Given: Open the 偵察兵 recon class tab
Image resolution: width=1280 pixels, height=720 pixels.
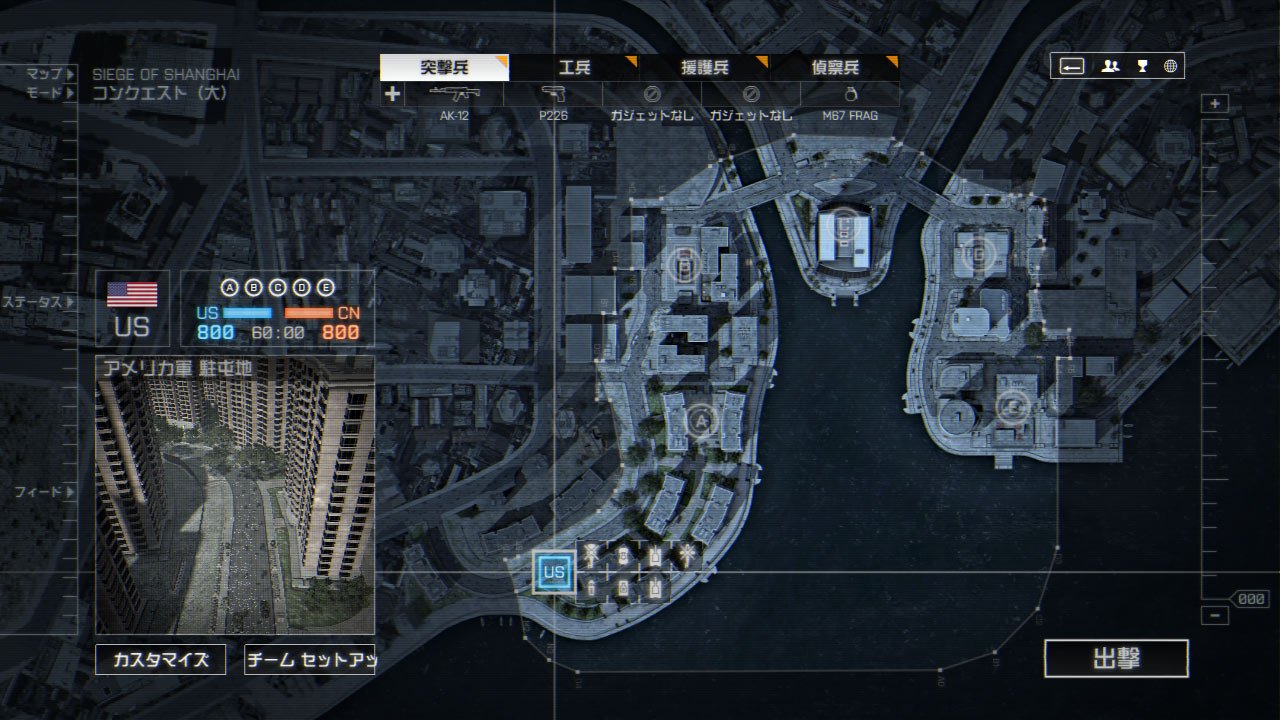Looking at the screenshot, I should [835, 68].
